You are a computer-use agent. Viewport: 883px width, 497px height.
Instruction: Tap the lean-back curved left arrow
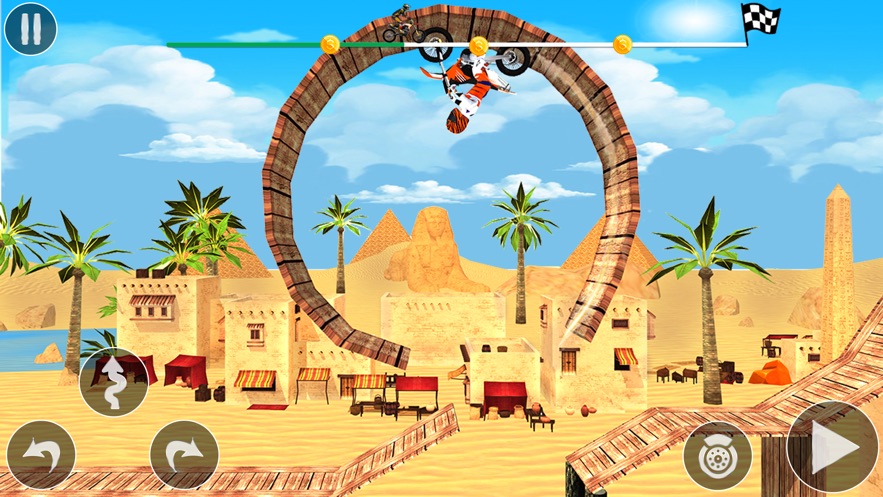[41, 455]
